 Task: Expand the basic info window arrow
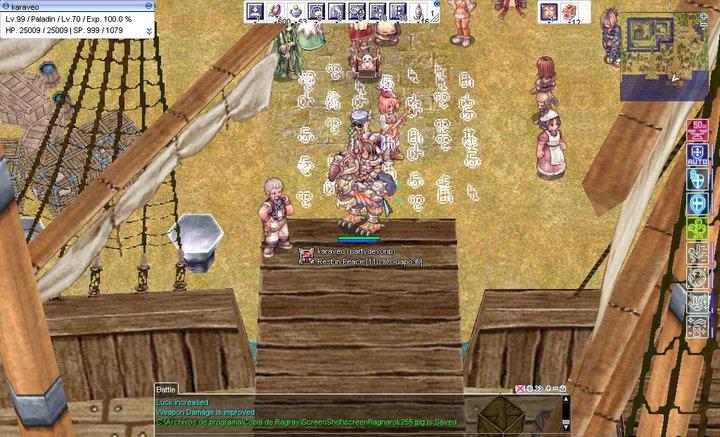(x=149, y=31)
